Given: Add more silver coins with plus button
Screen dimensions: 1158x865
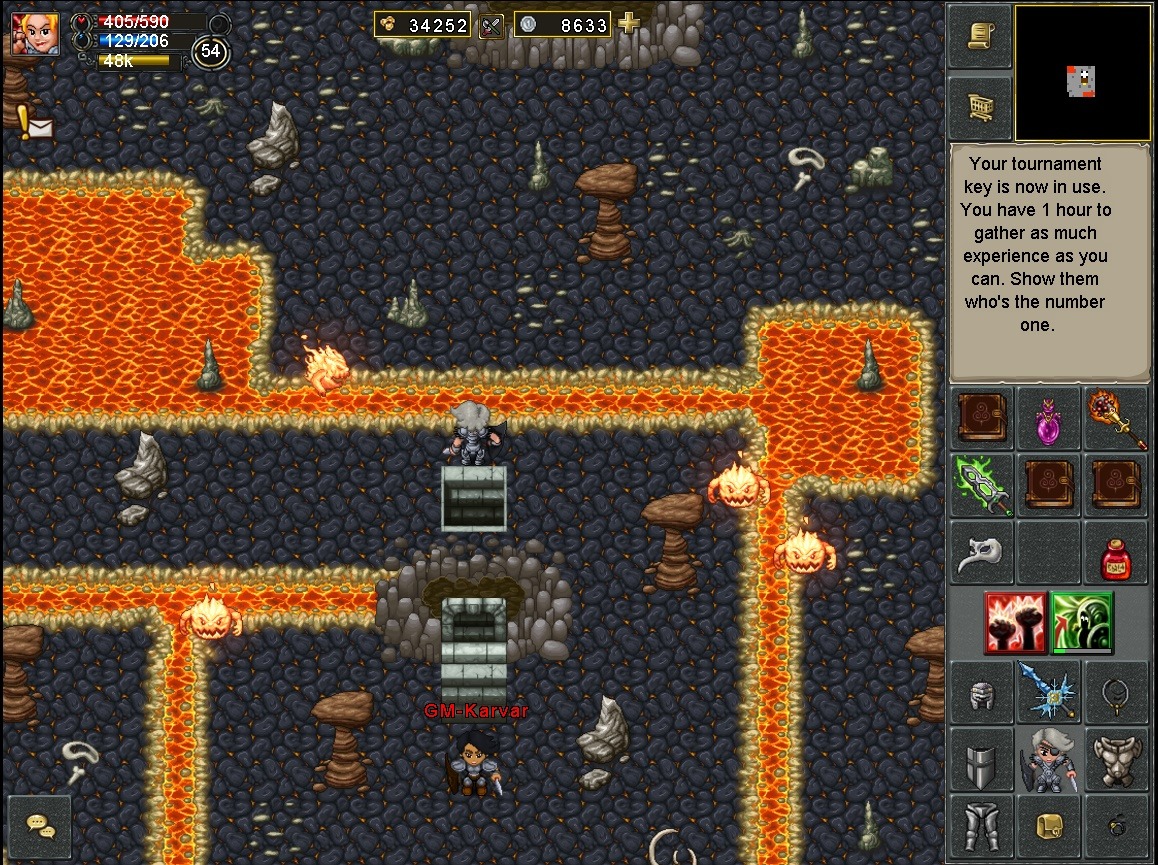Looking at the screenshot, I should click(x=629, y=24).
